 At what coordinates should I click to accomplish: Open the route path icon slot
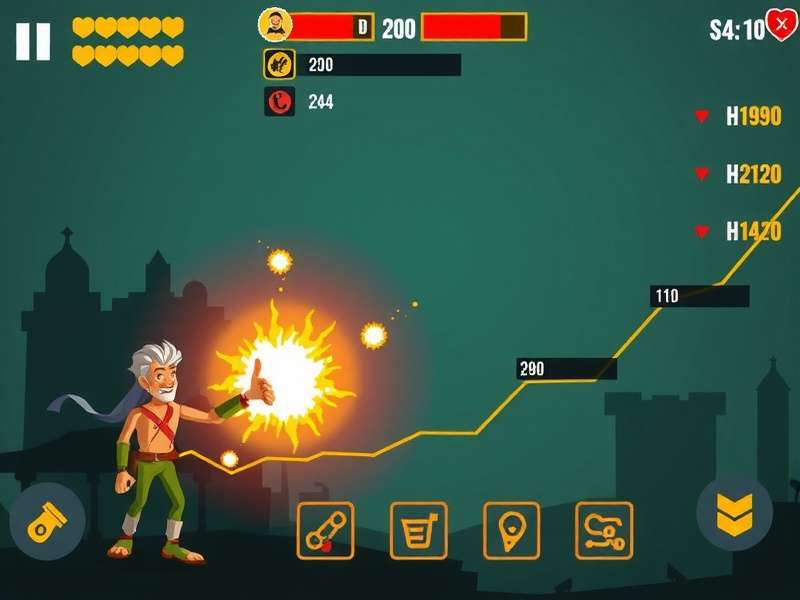[604, 530]
